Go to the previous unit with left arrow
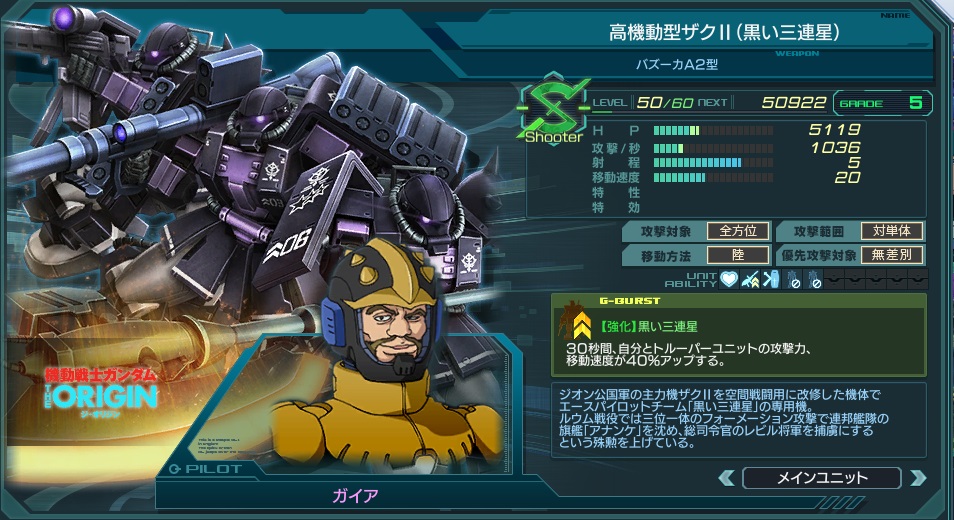This screenshot has width=954, height=520. pos(726,478)
